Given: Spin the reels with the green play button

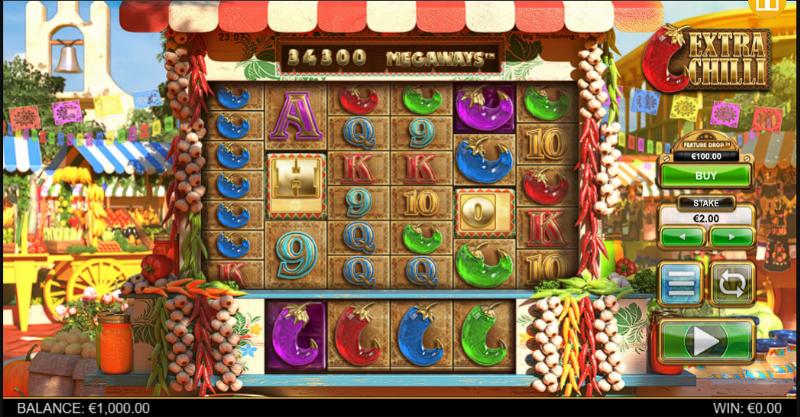Looking at the screenshot, I should tap(706, 340).
